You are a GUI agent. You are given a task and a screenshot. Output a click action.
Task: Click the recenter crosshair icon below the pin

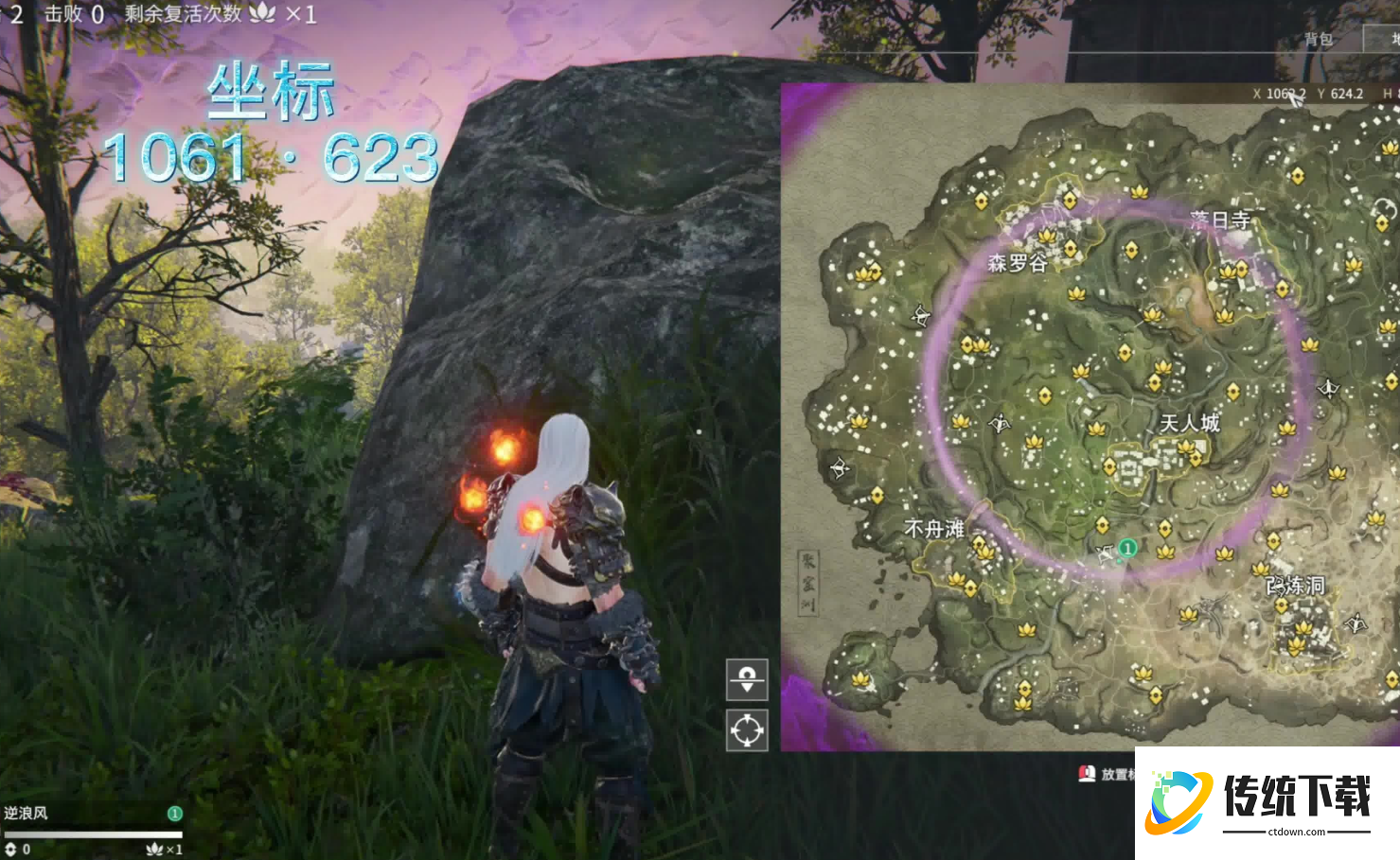(x=747, y=730)
